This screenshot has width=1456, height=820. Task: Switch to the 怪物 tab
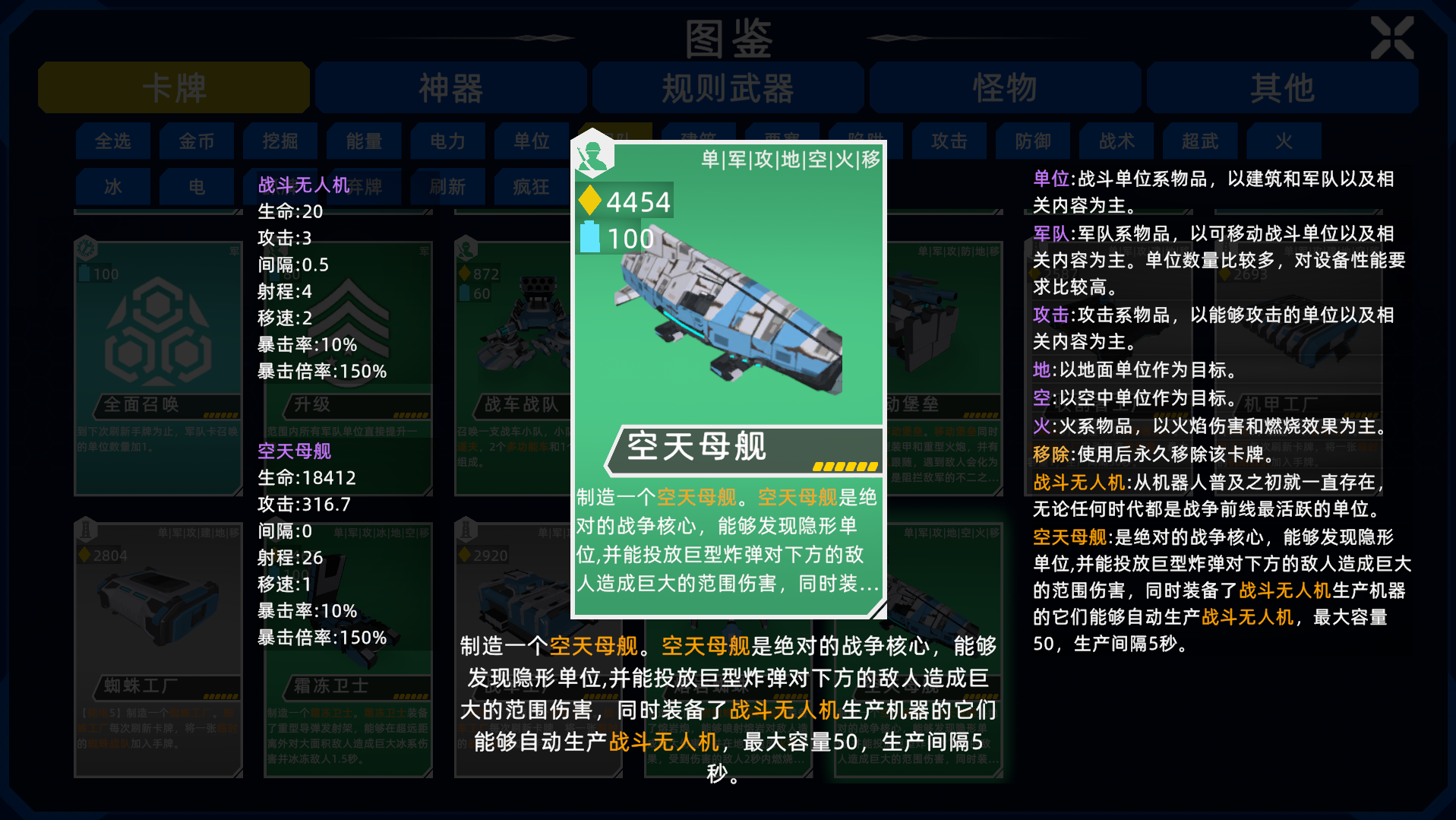coord(1004,87)
